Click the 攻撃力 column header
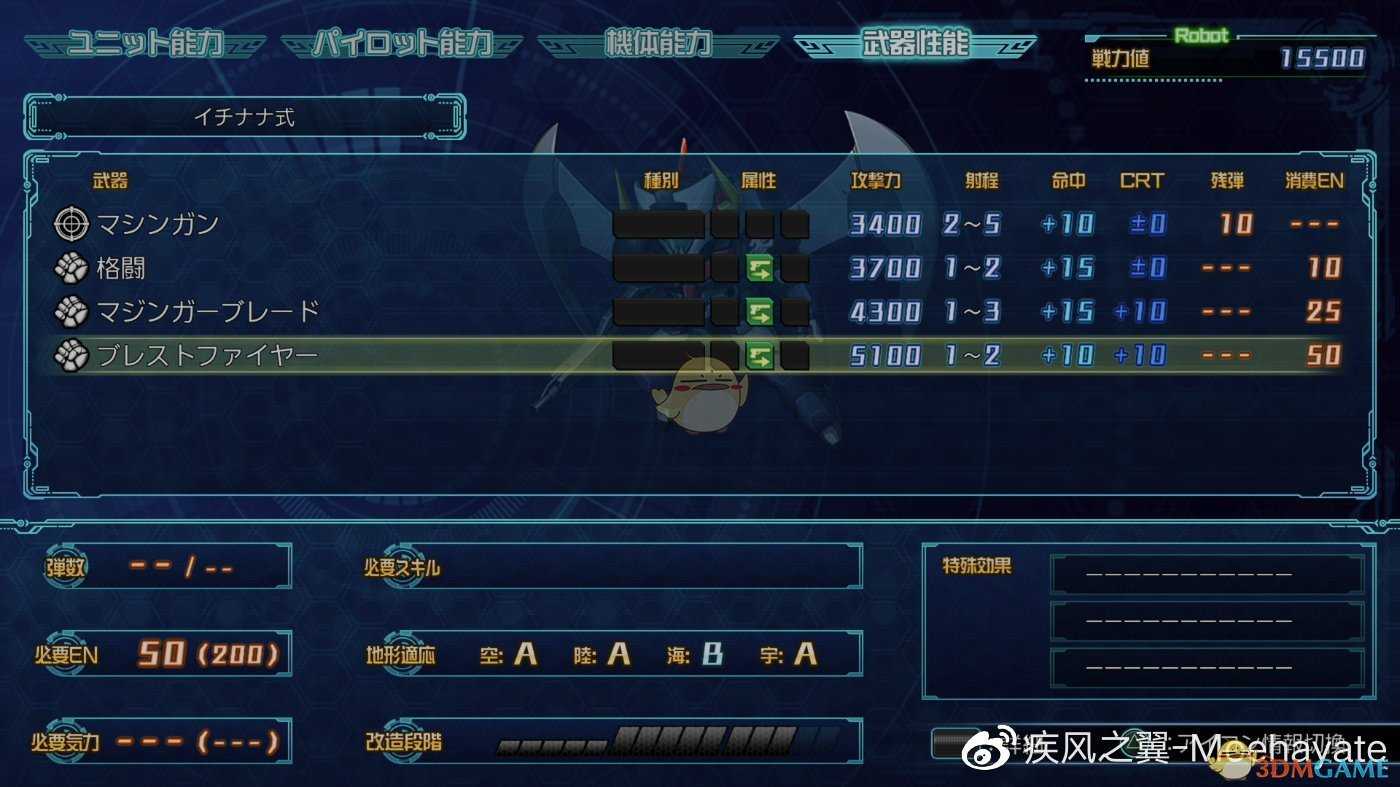 [x=874, y=180]
